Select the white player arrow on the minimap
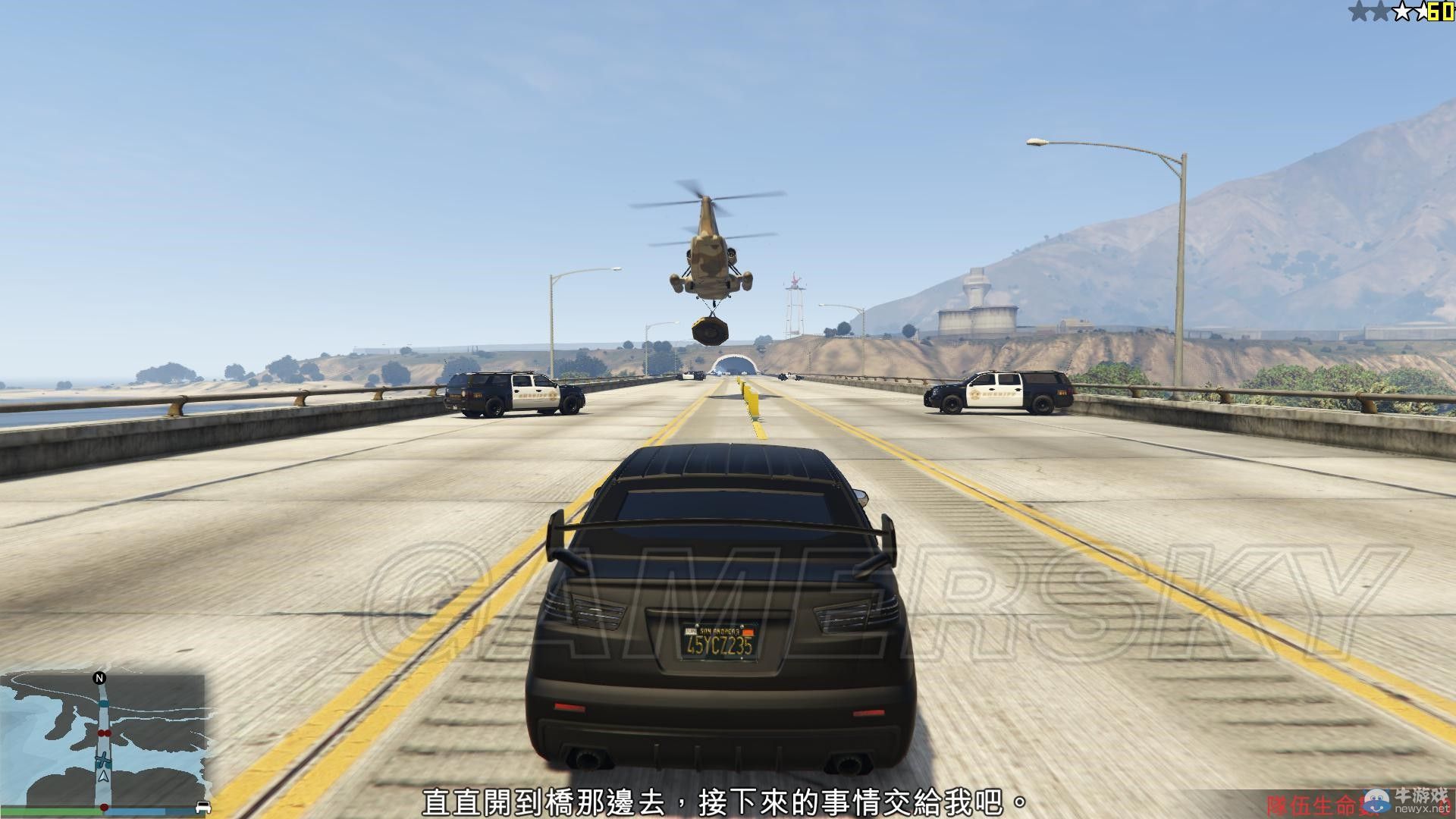 (x=103, y=777)
